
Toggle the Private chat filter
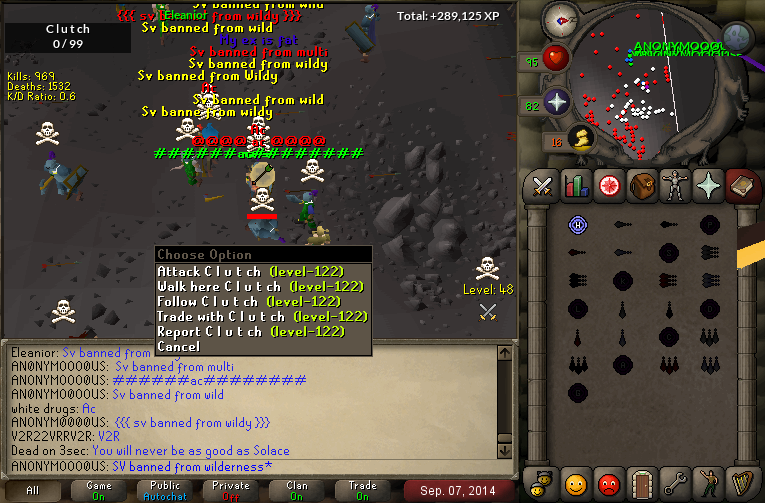click(x=230, y=490)
